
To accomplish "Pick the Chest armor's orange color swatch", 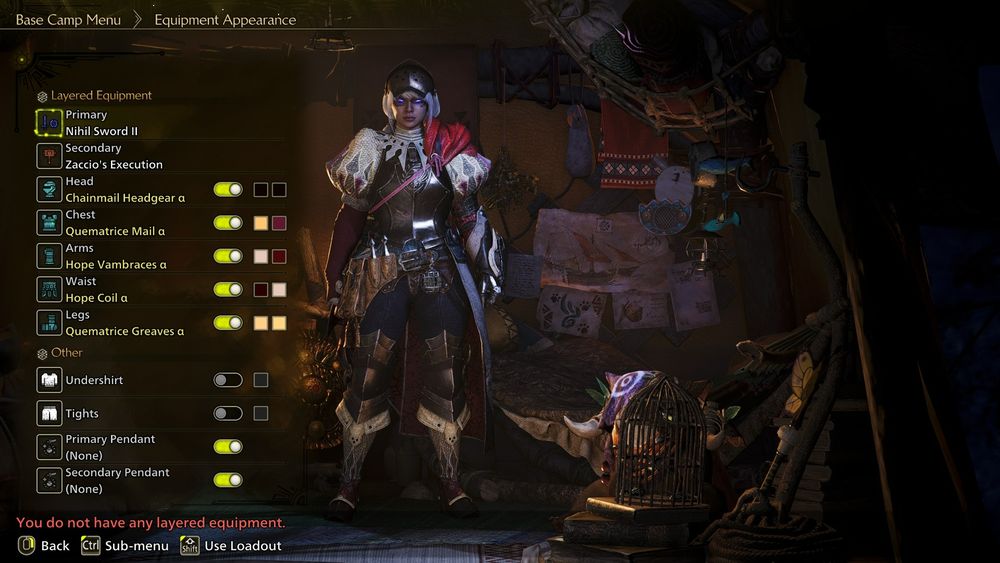I will (261, 223).
